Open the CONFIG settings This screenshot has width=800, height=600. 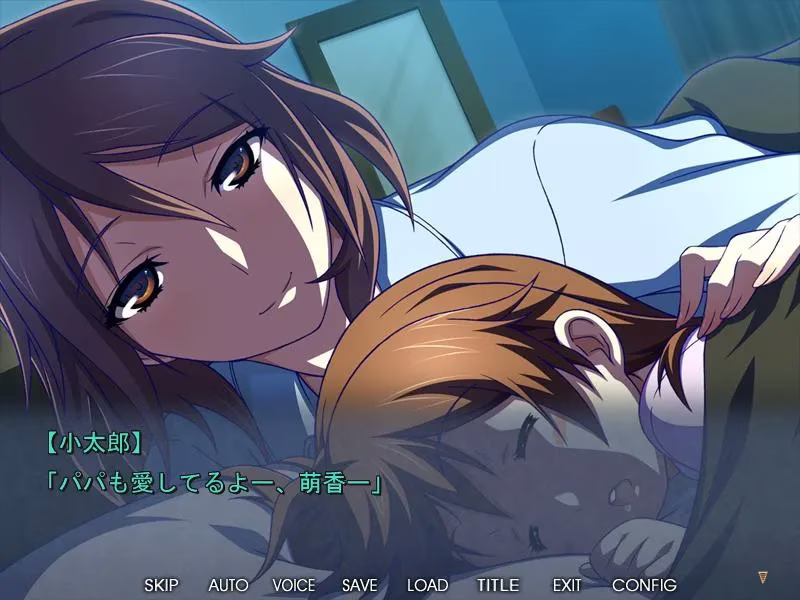[644, 585]
